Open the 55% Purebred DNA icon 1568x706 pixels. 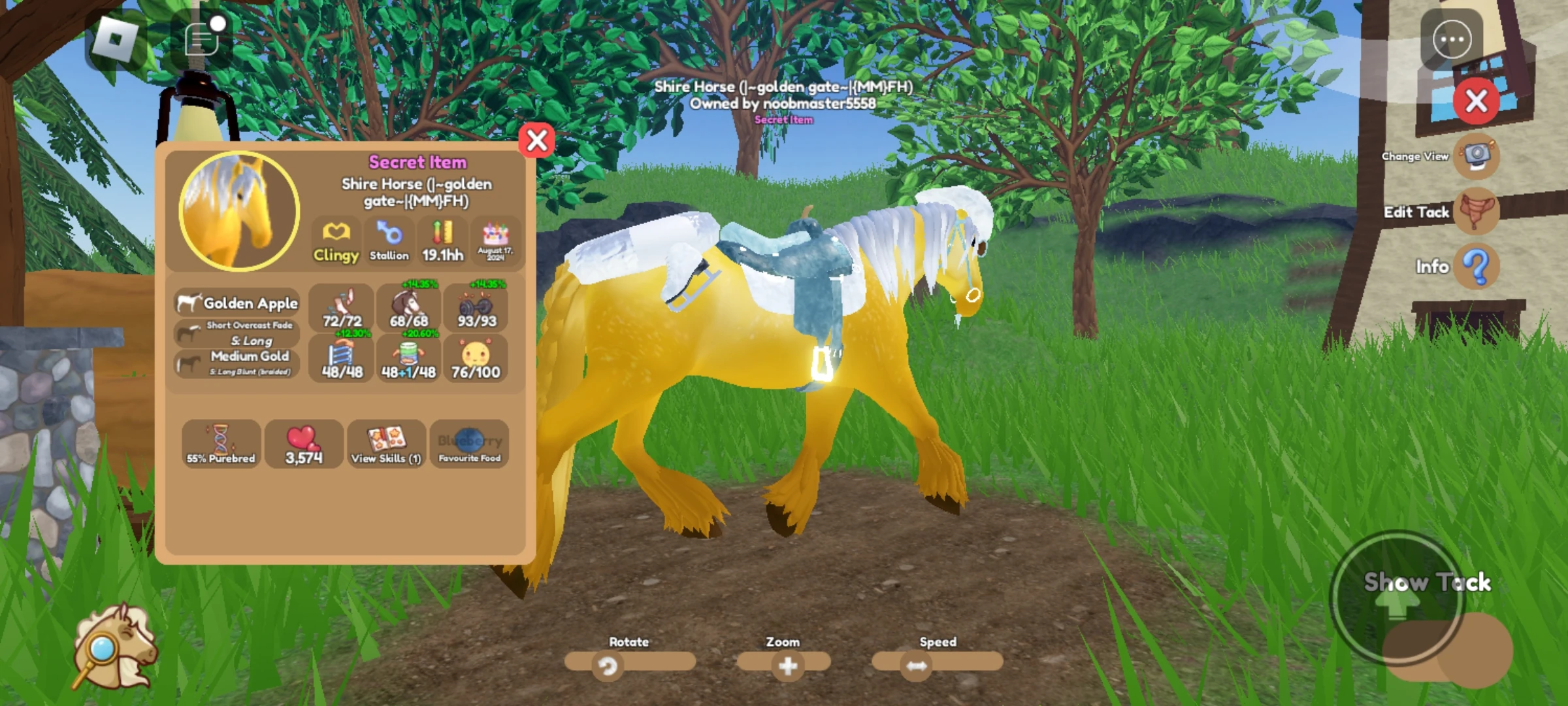[x=221, y=445]
